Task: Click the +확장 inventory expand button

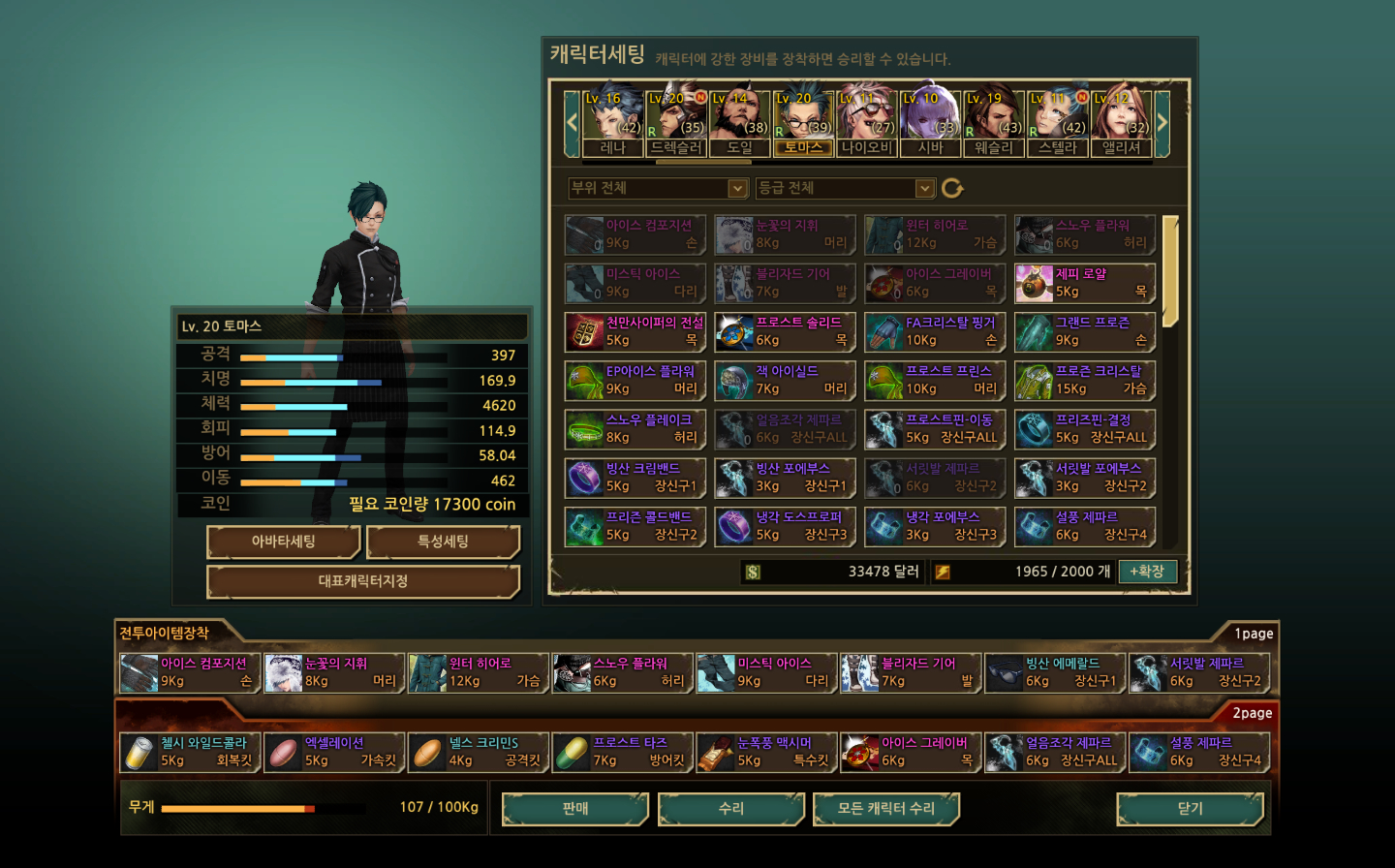Action: (1146, 572)
